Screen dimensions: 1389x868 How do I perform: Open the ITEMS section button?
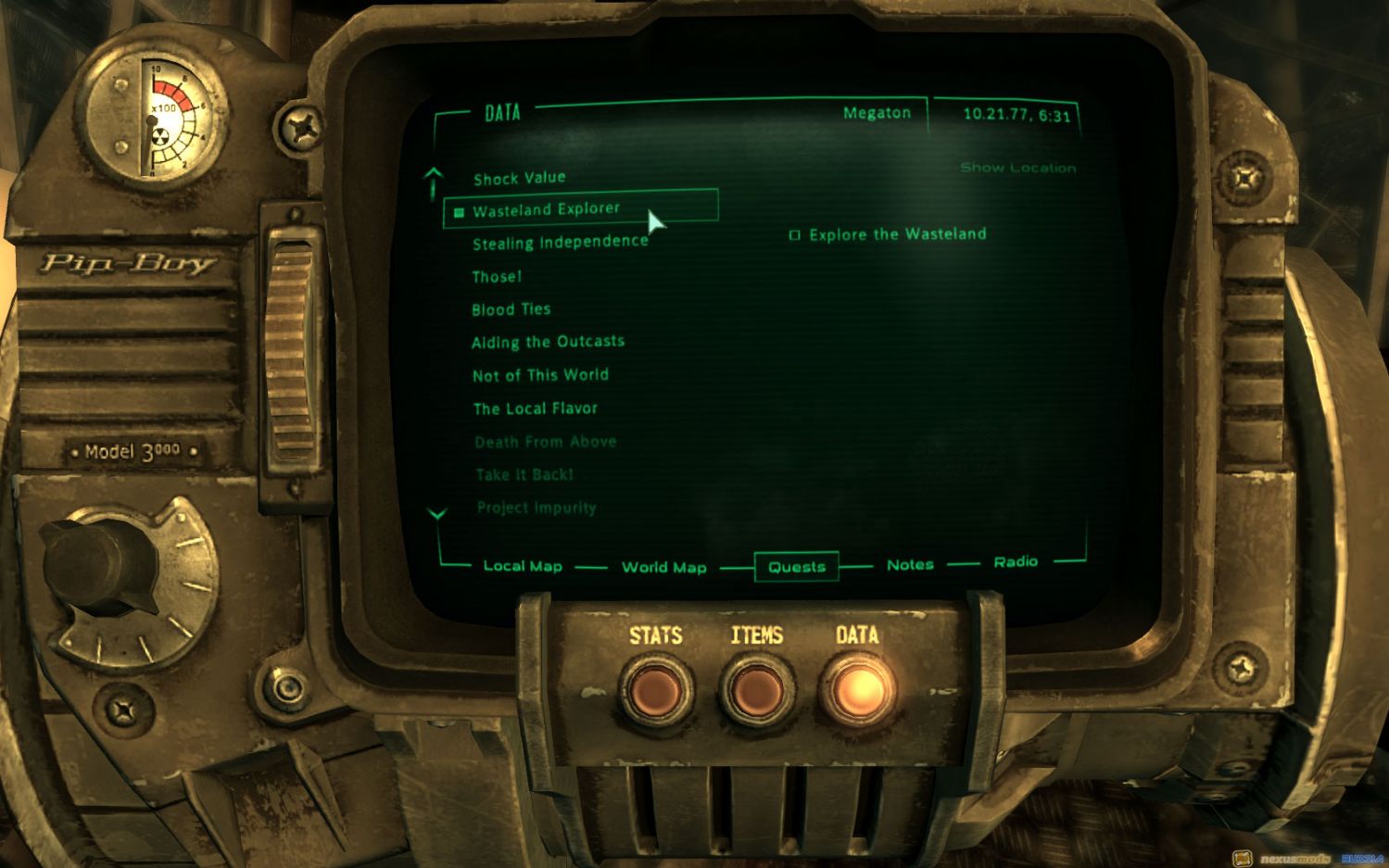tap(757, 690)
